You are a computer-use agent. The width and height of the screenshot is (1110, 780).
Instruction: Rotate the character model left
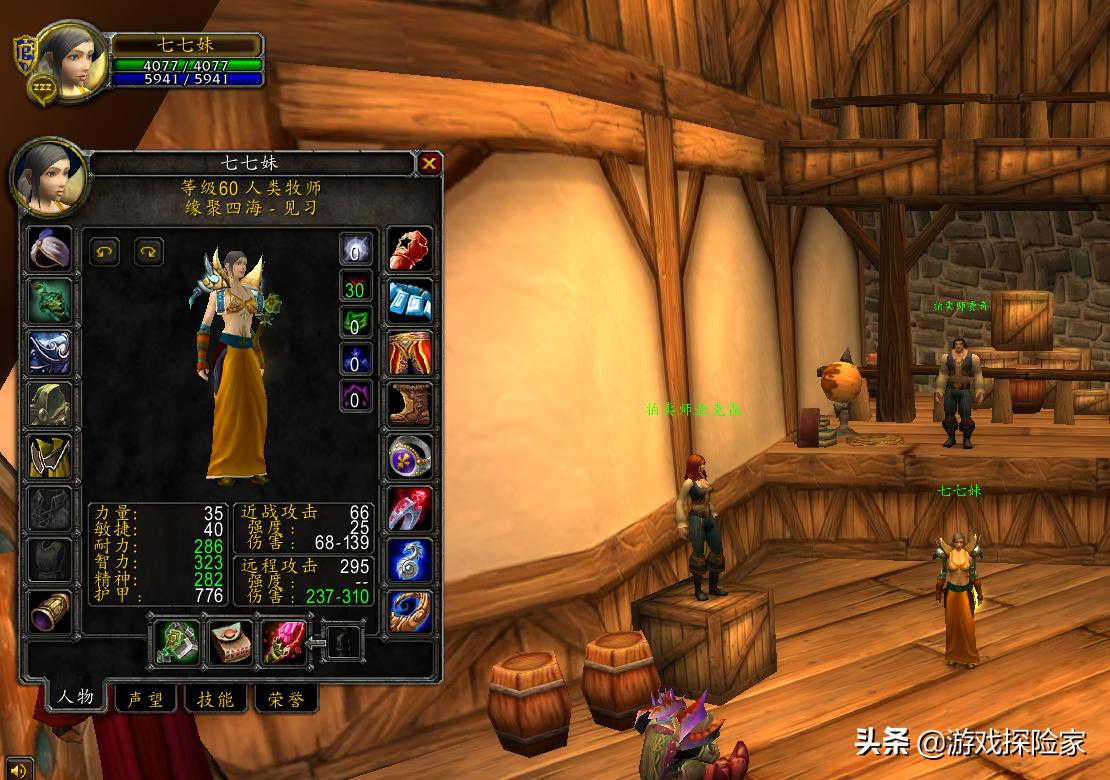click(105, 251)
